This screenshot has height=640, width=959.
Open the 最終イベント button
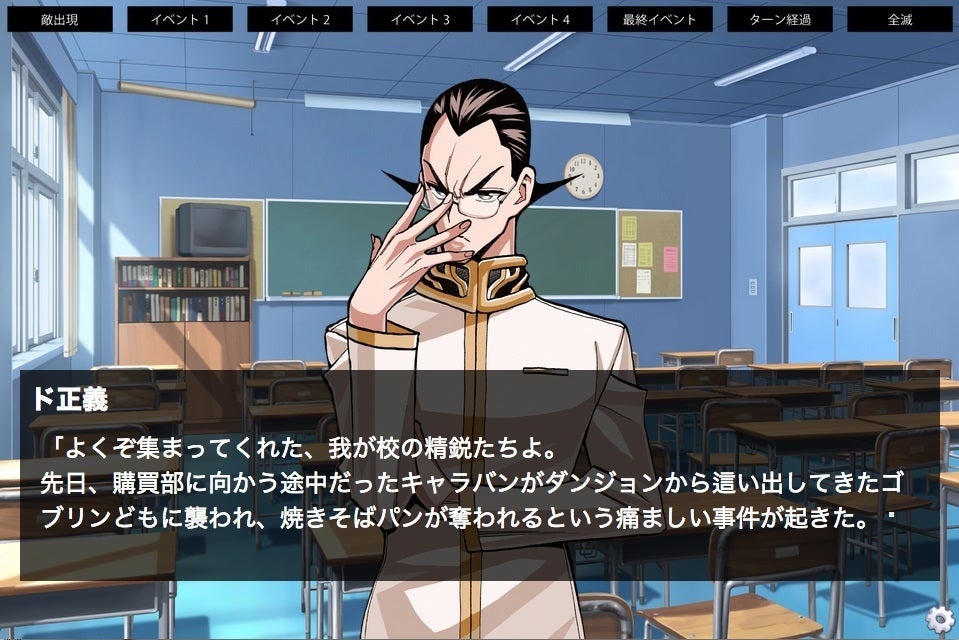pyautogui.click(x=660, y=19)
